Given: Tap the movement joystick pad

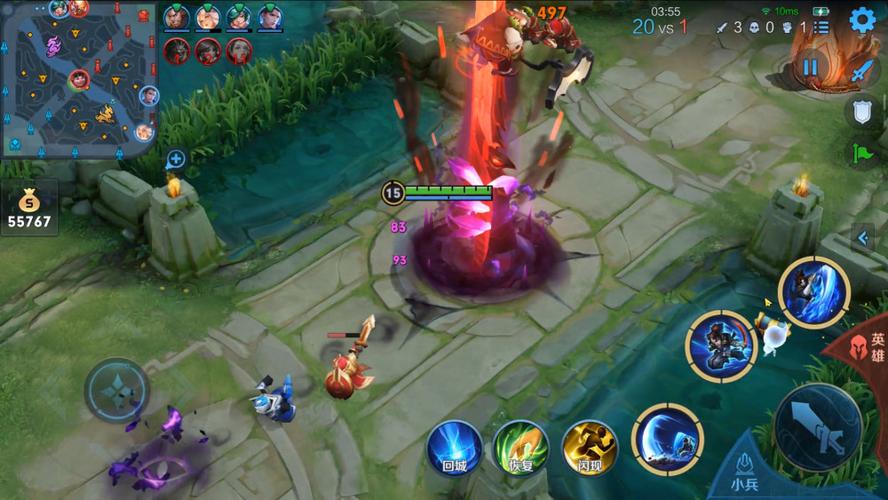Looking at the screenshot, I should [x=117, y=390].
